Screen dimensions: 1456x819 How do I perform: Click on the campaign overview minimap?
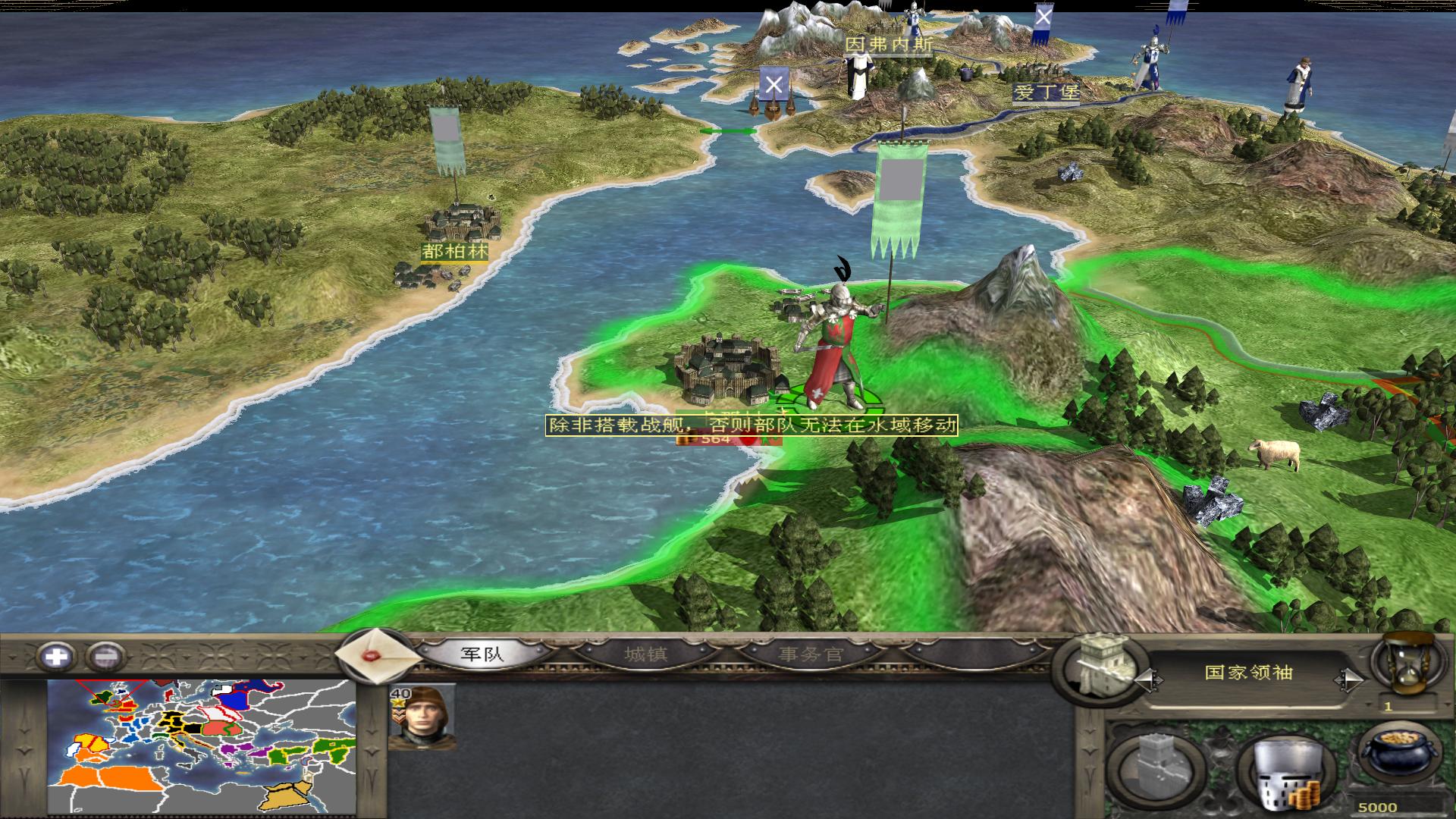coord(202,745)
